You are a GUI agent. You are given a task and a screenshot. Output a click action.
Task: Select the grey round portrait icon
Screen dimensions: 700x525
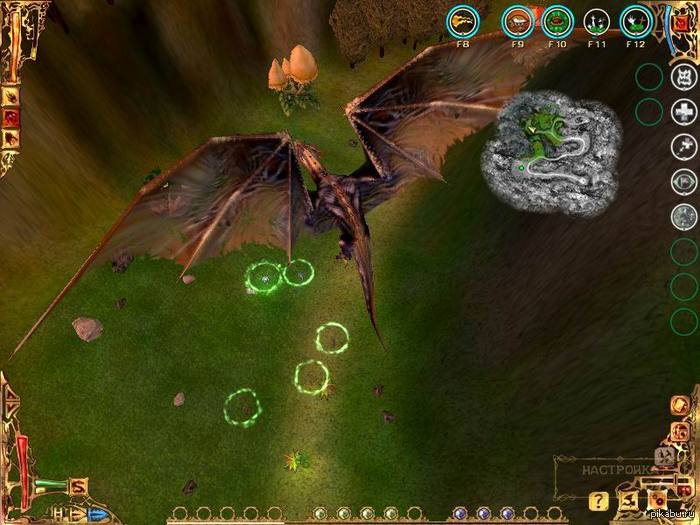[684, 216]
